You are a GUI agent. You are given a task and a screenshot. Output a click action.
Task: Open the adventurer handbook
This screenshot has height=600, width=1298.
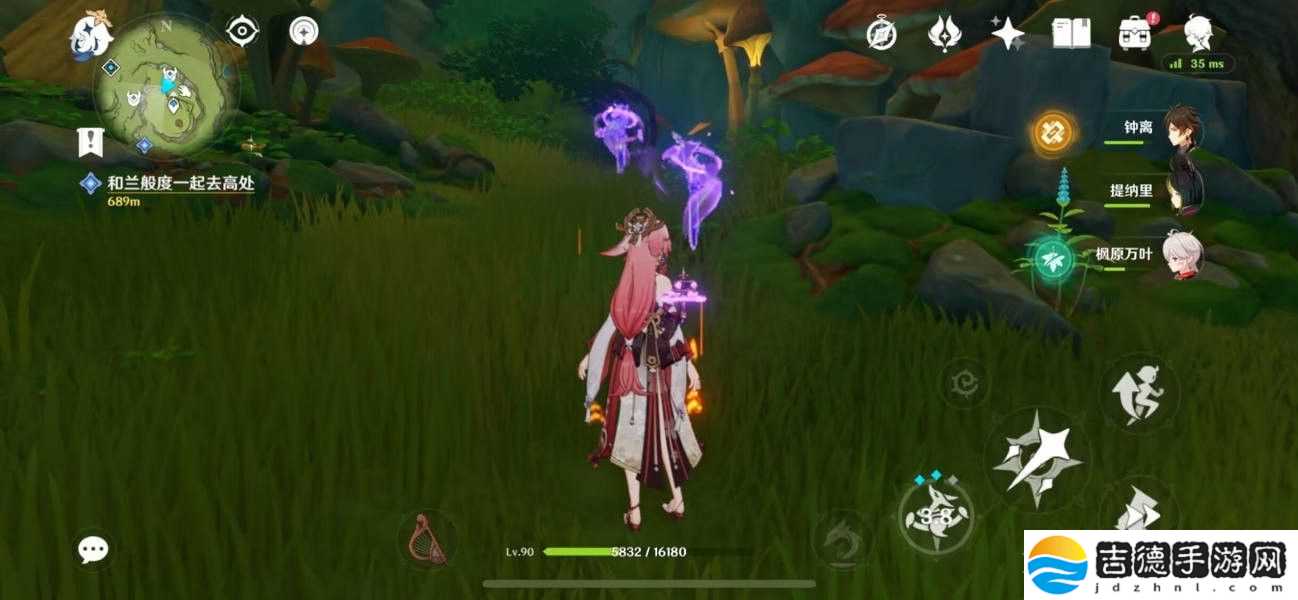coord(1071,35)
